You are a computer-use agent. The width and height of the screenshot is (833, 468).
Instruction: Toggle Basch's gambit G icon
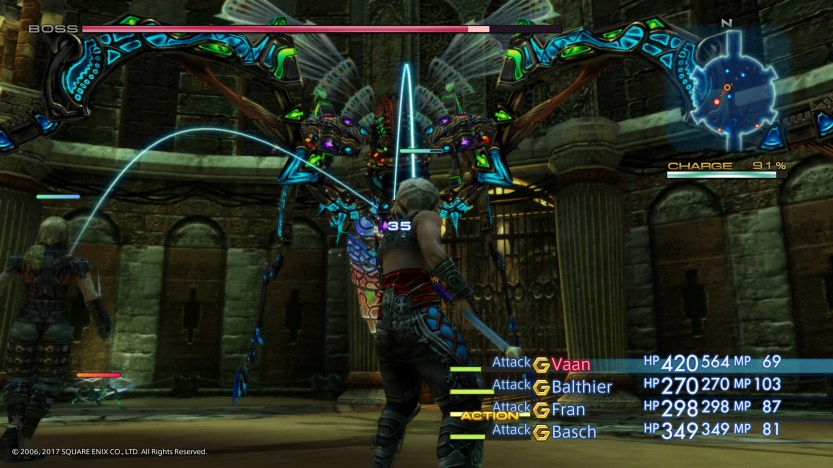click(541, 432)
